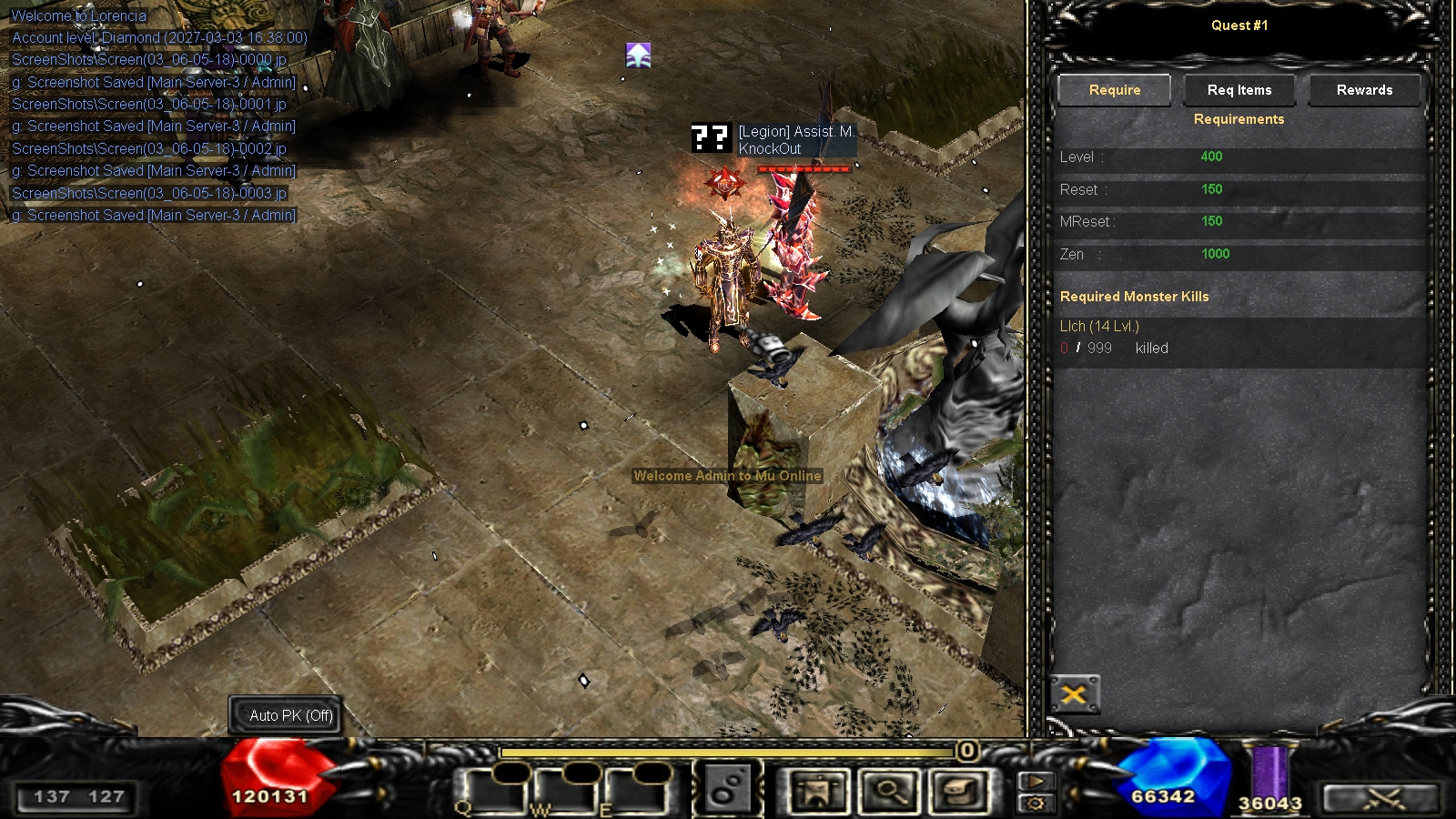Open the Rewards tab
The width and height of the screenshot is (1456, 819).
pyautogui.click(x=1364, y=90)
